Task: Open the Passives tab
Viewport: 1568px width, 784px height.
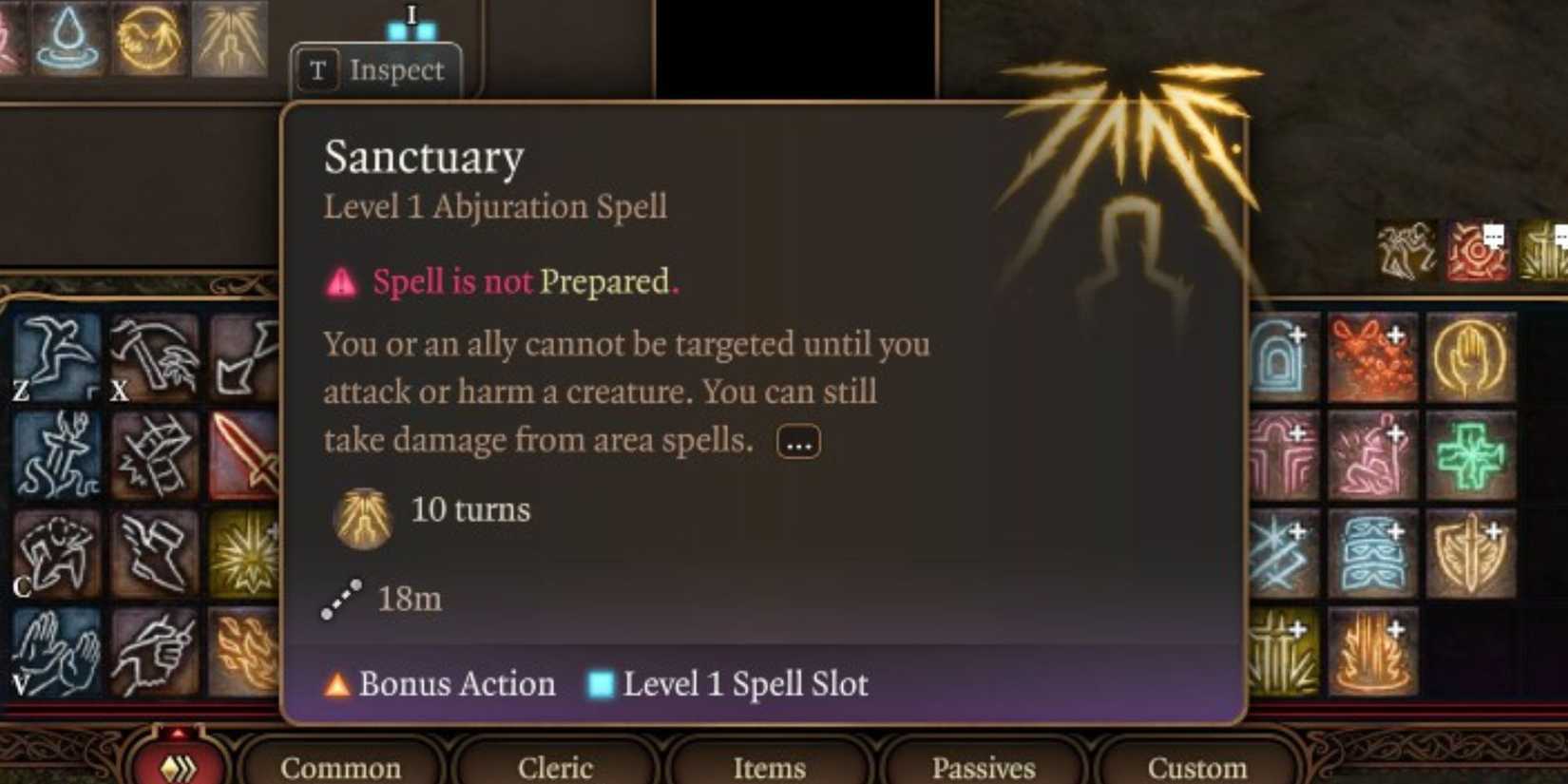Action: pos(982,768)
